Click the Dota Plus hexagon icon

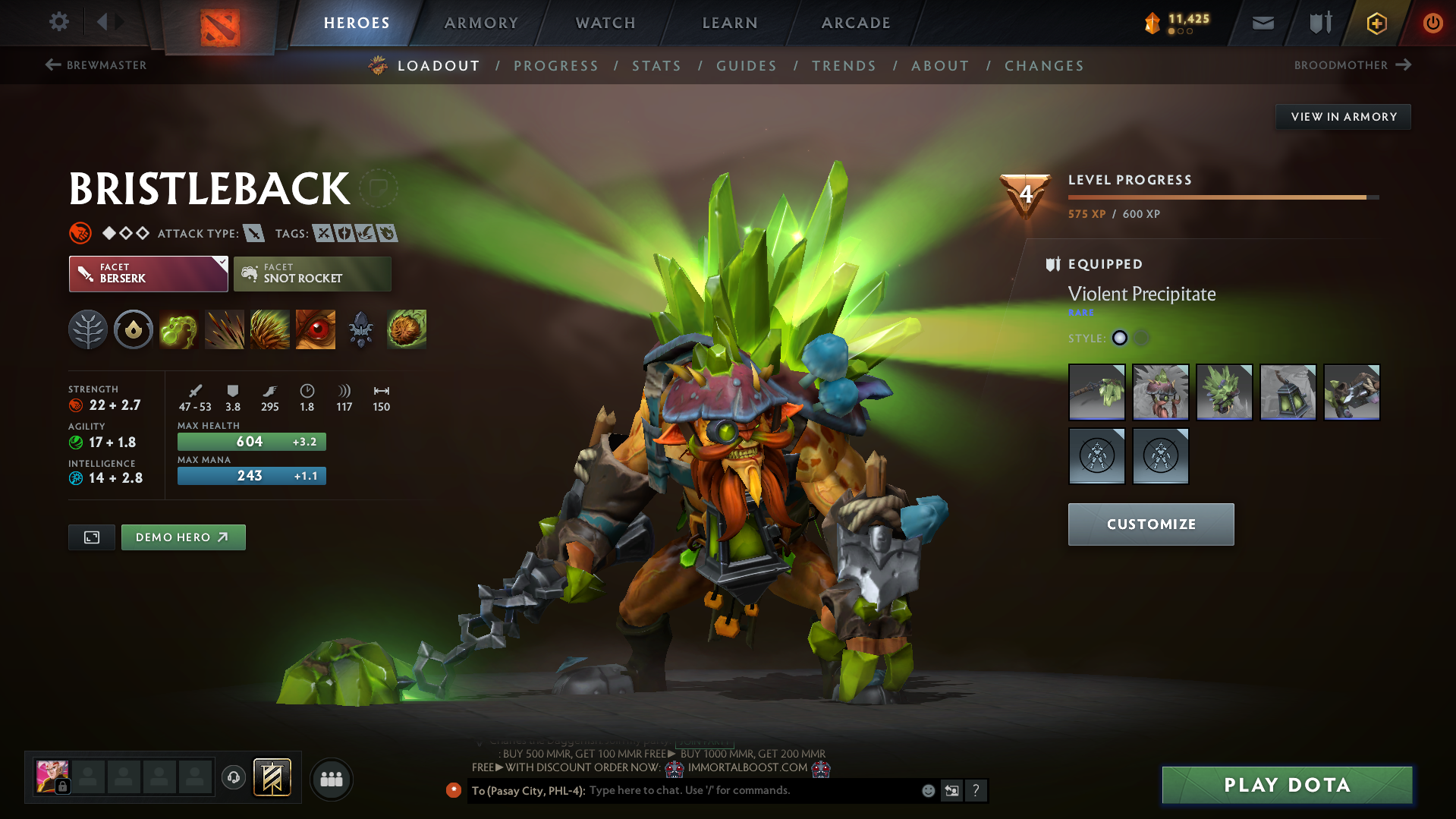coord(1376,23)
